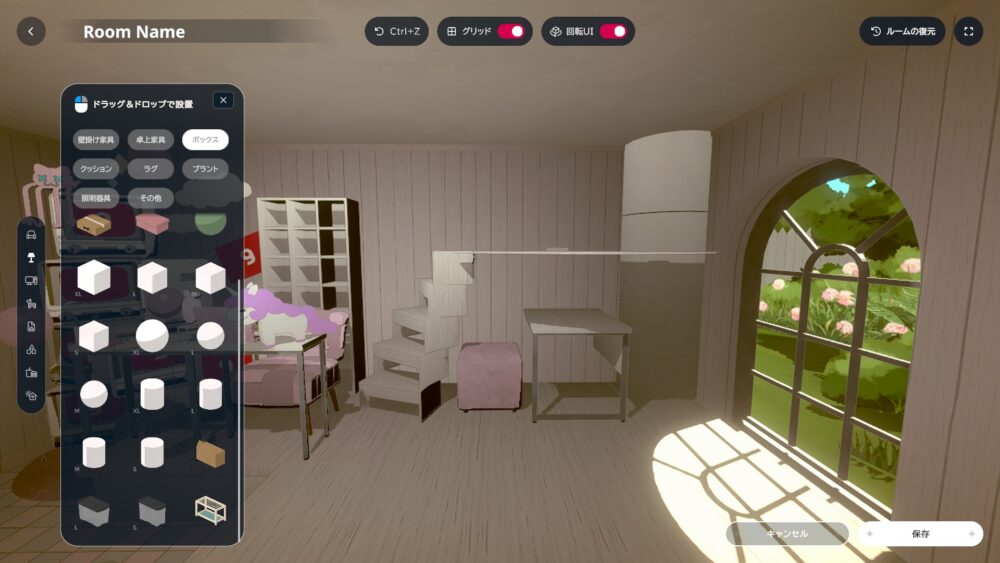Switch to the 照明器具 category

(x=96, y=198)
